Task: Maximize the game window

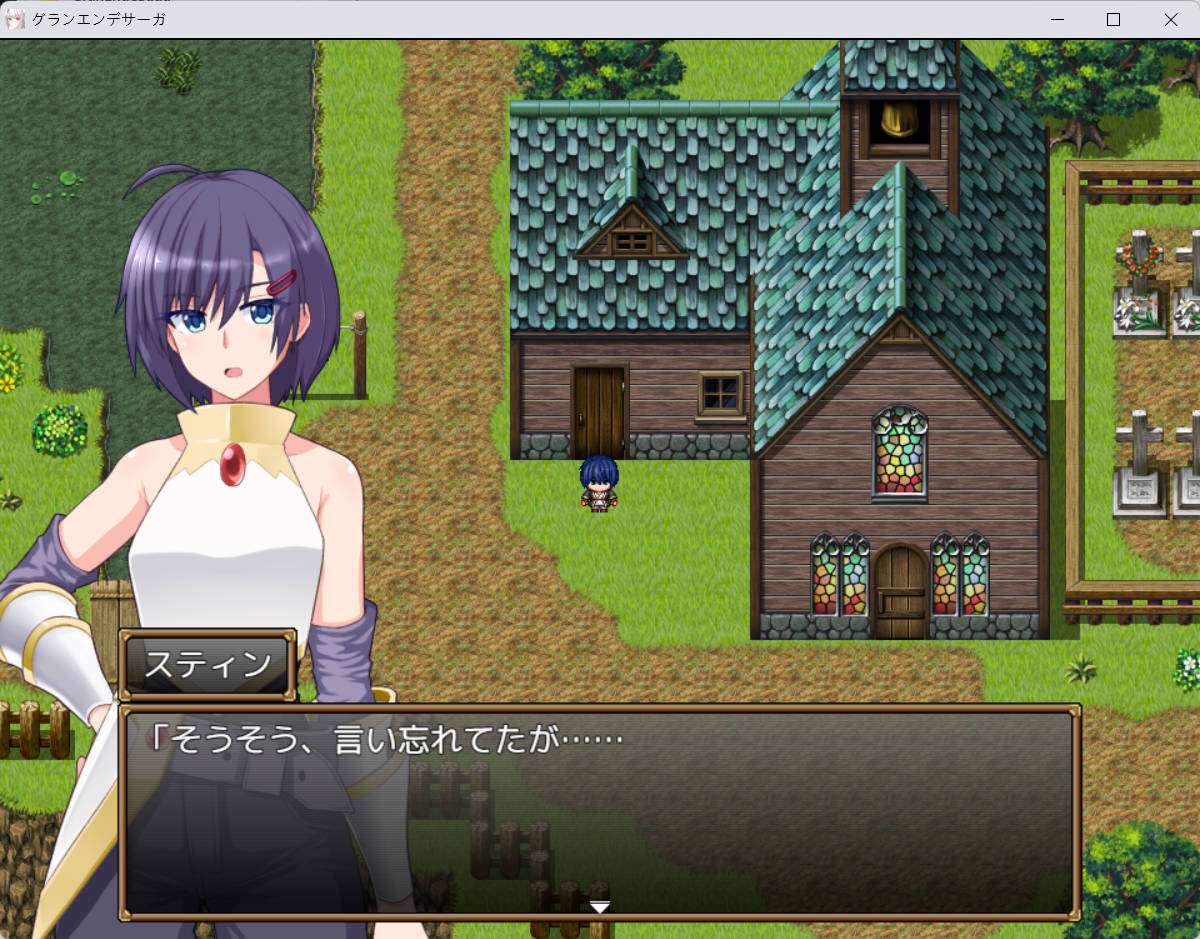Action: pyautogui.click(x=1113, y=19)
